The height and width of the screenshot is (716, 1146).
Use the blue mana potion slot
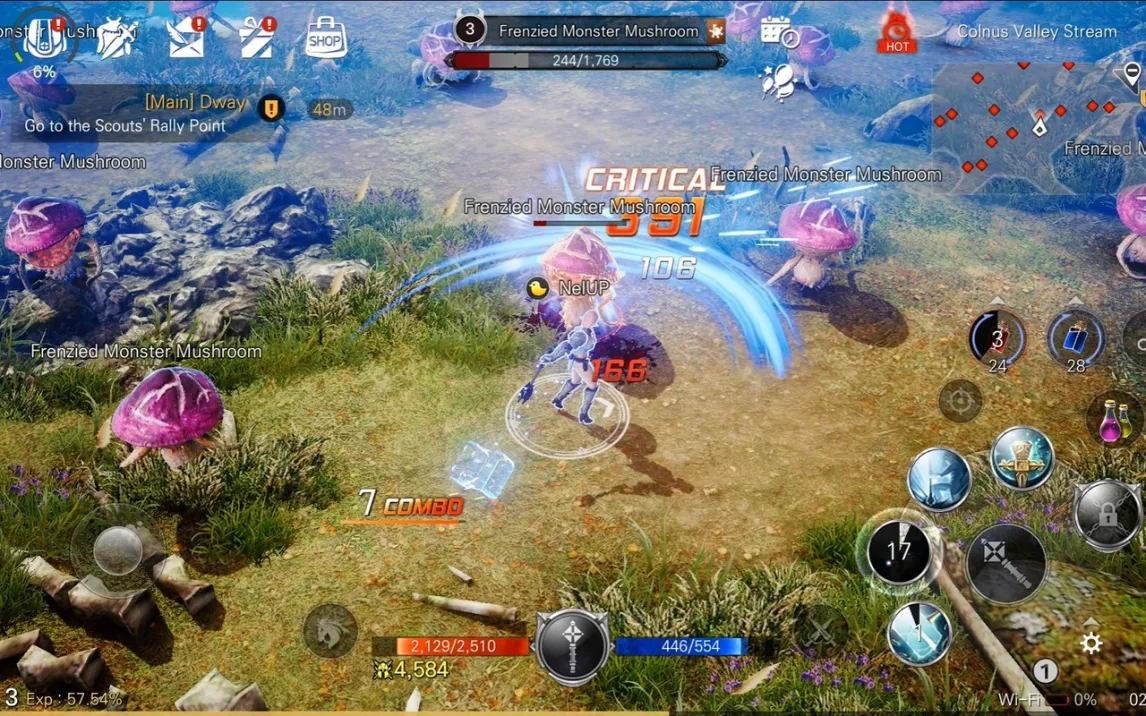coord(1075,338)
